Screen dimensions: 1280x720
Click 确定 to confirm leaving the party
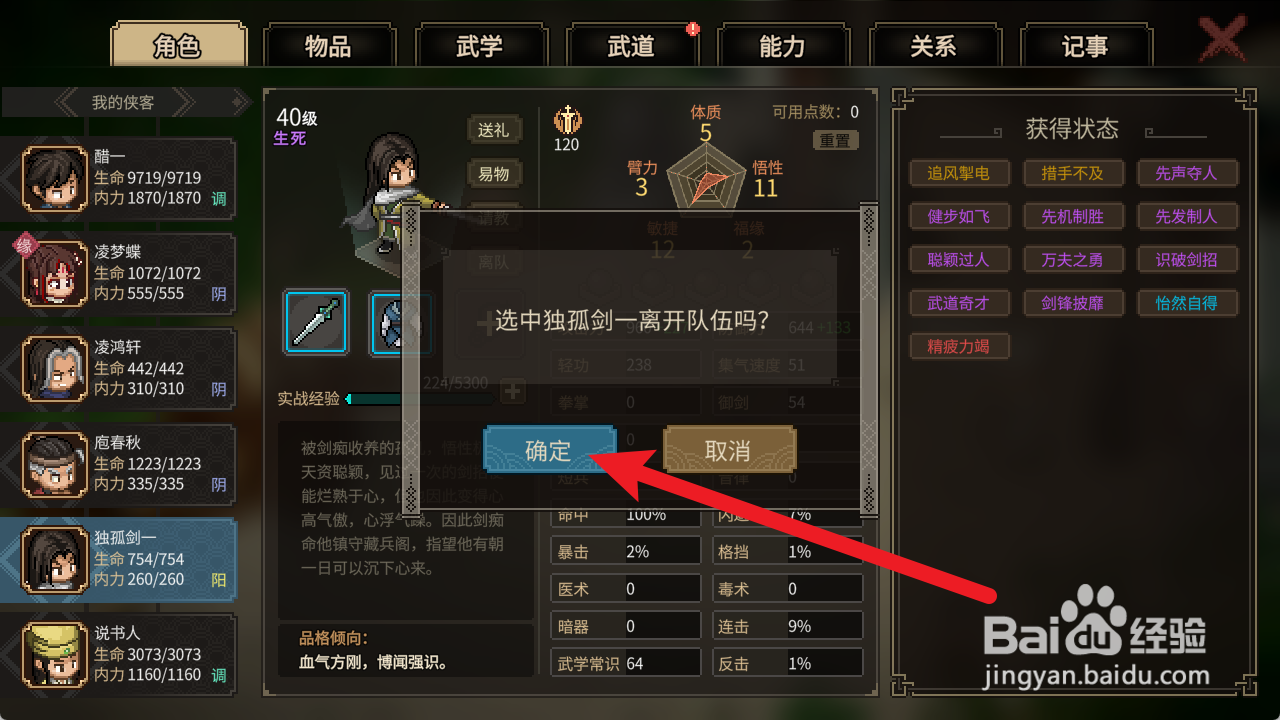coord(549,450)
